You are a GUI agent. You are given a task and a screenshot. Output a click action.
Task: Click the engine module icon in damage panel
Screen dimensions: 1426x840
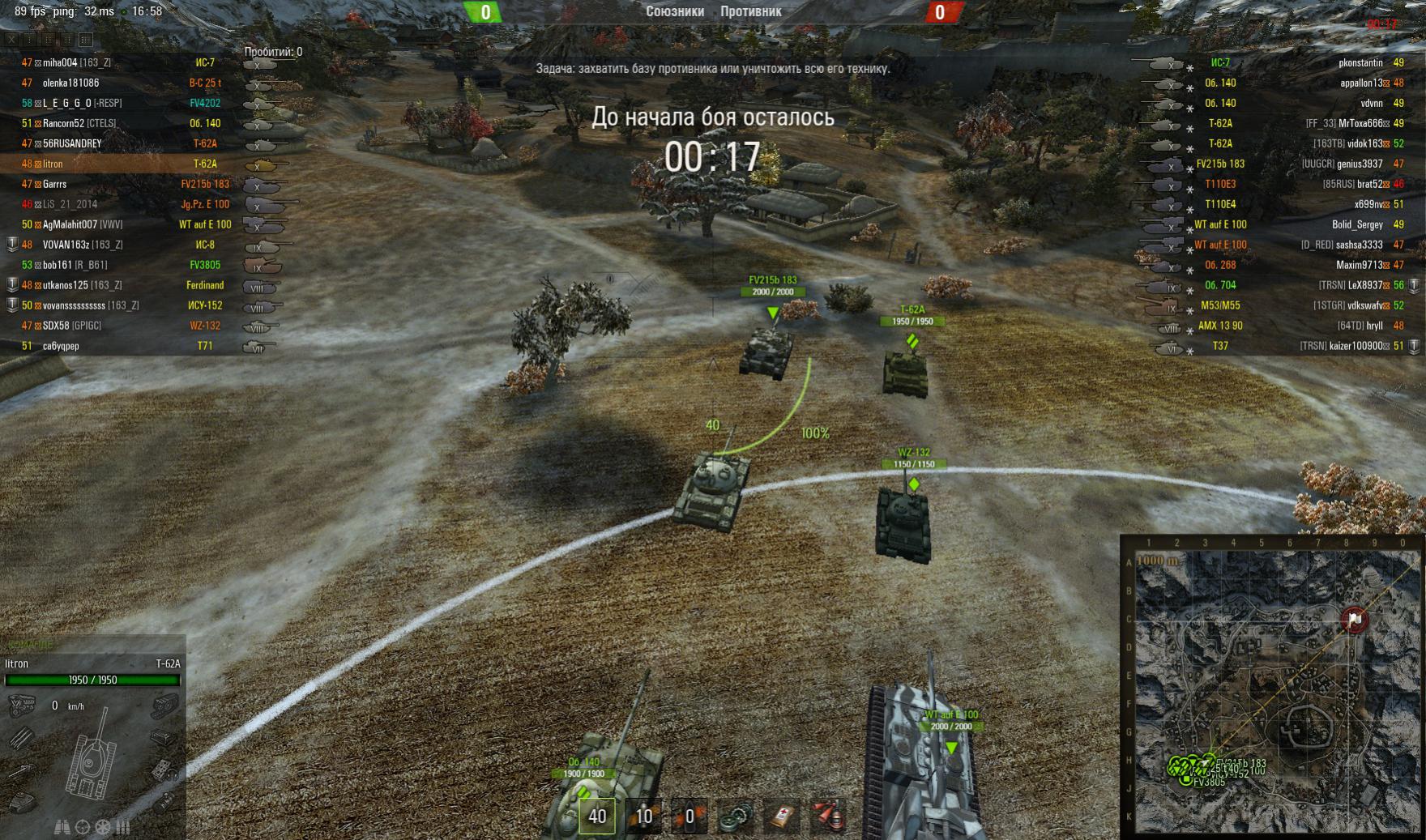(21, 706)
